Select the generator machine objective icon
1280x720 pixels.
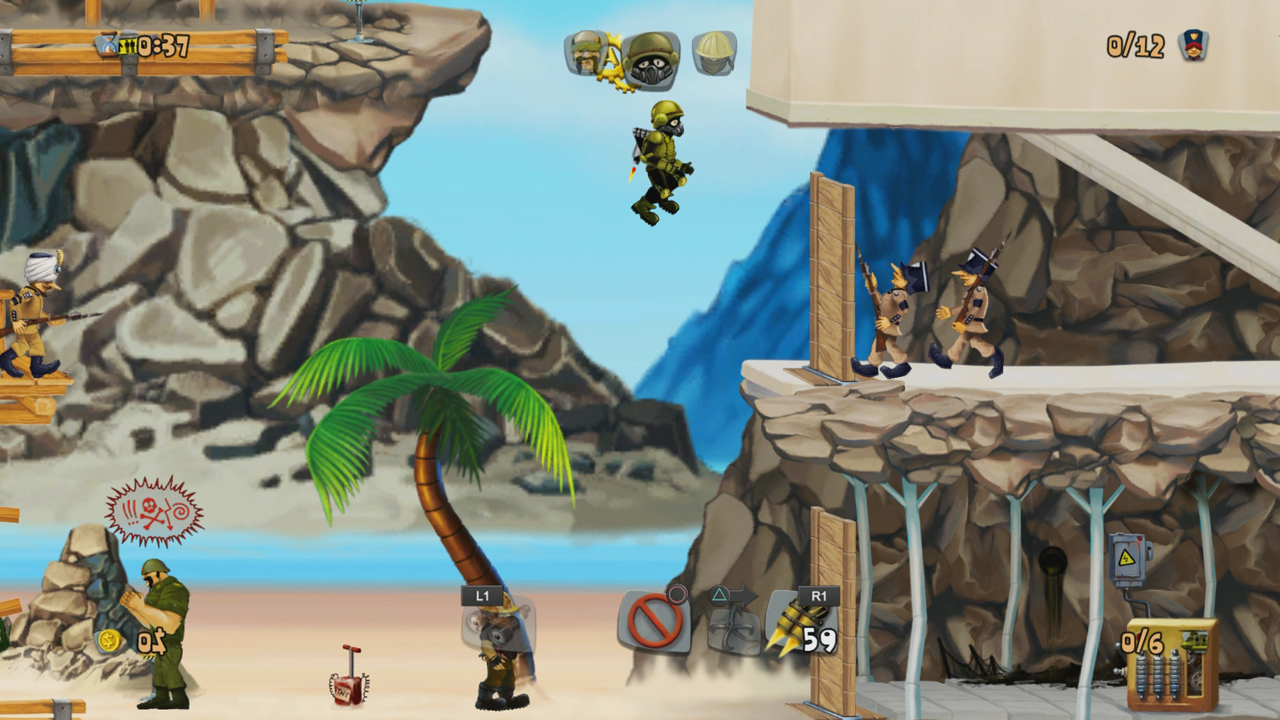[1172, 663]
